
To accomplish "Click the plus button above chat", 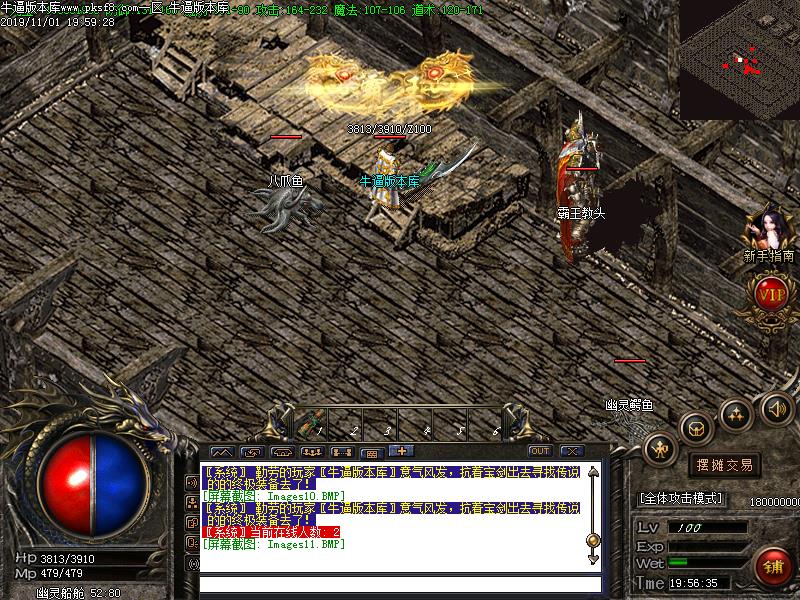I will coord(400,451).
